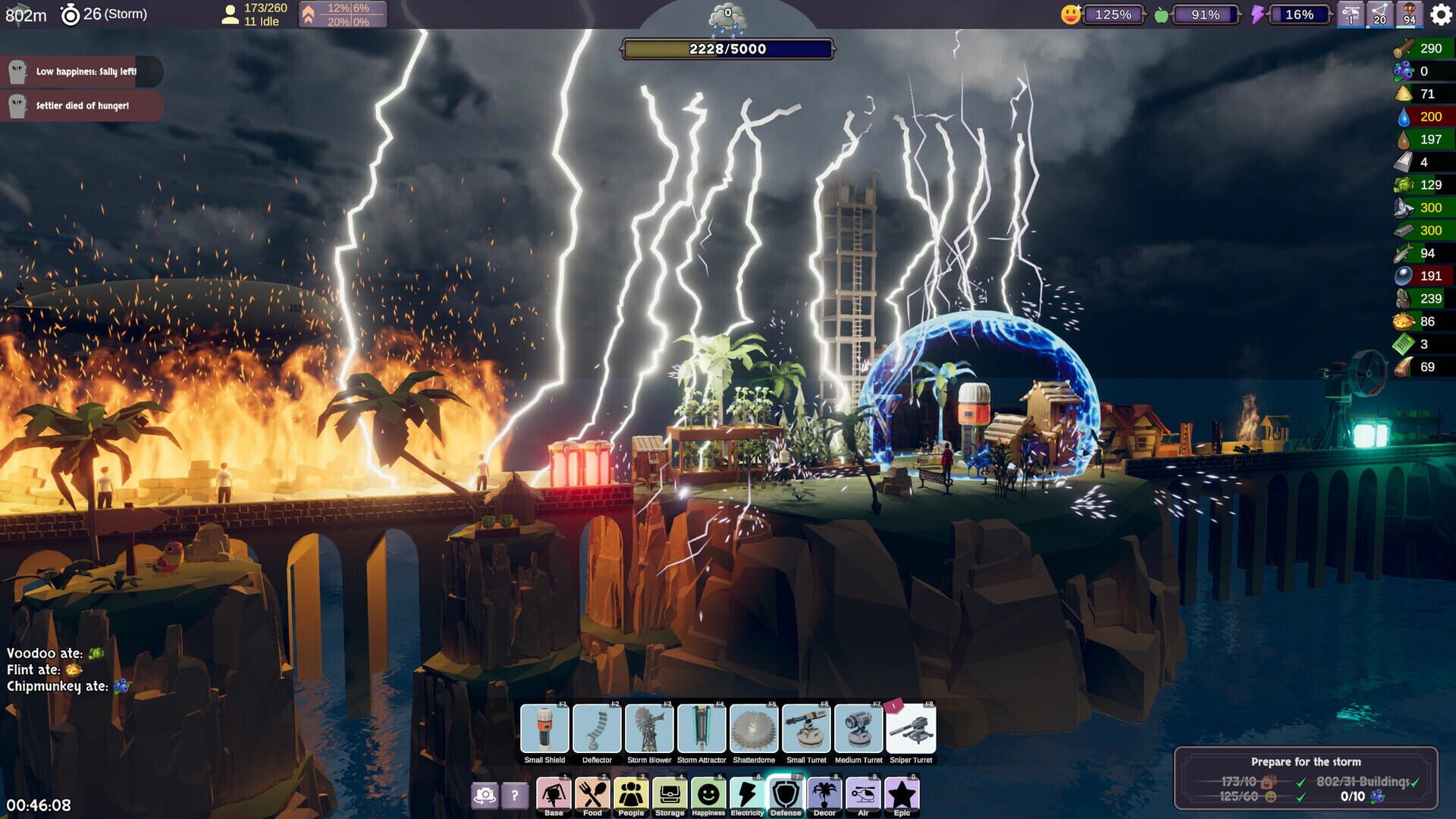Open the help question mark panel

(515, 793)
